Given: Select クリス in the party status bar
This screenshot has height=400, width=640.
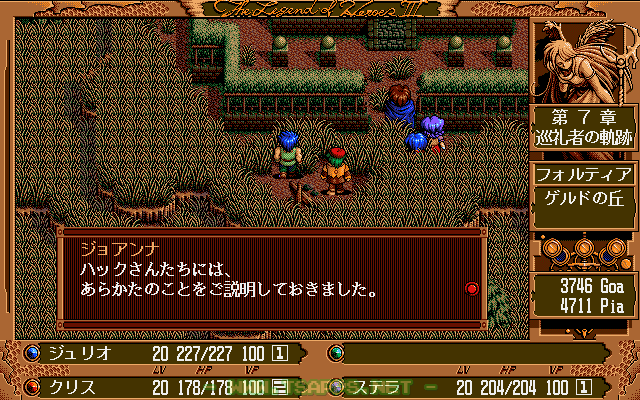Looking at the screenshot, I should pos(68,386).
